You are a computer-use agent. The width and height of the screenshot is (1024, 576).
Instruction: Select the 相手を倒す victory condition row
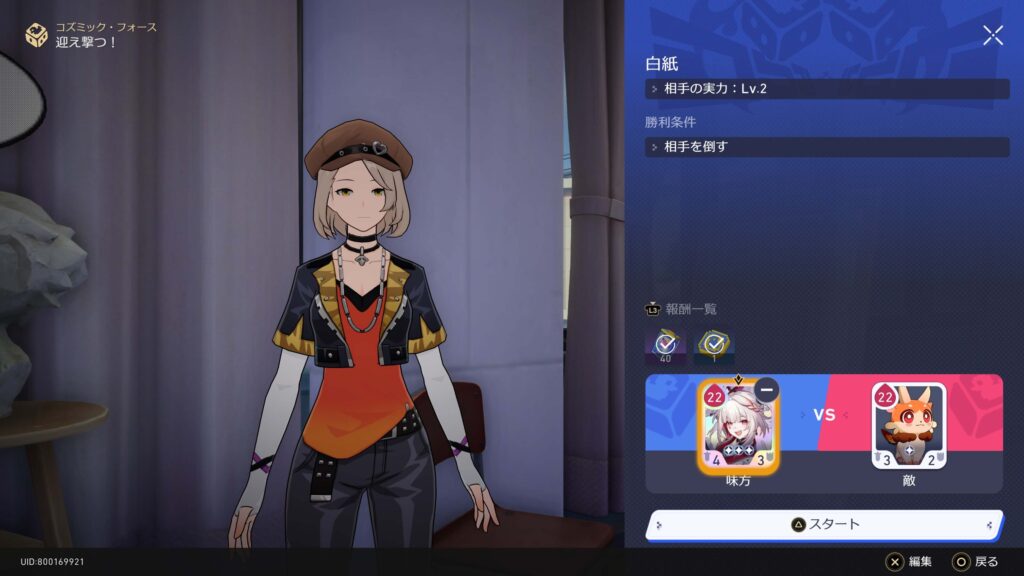pos(826,147)
